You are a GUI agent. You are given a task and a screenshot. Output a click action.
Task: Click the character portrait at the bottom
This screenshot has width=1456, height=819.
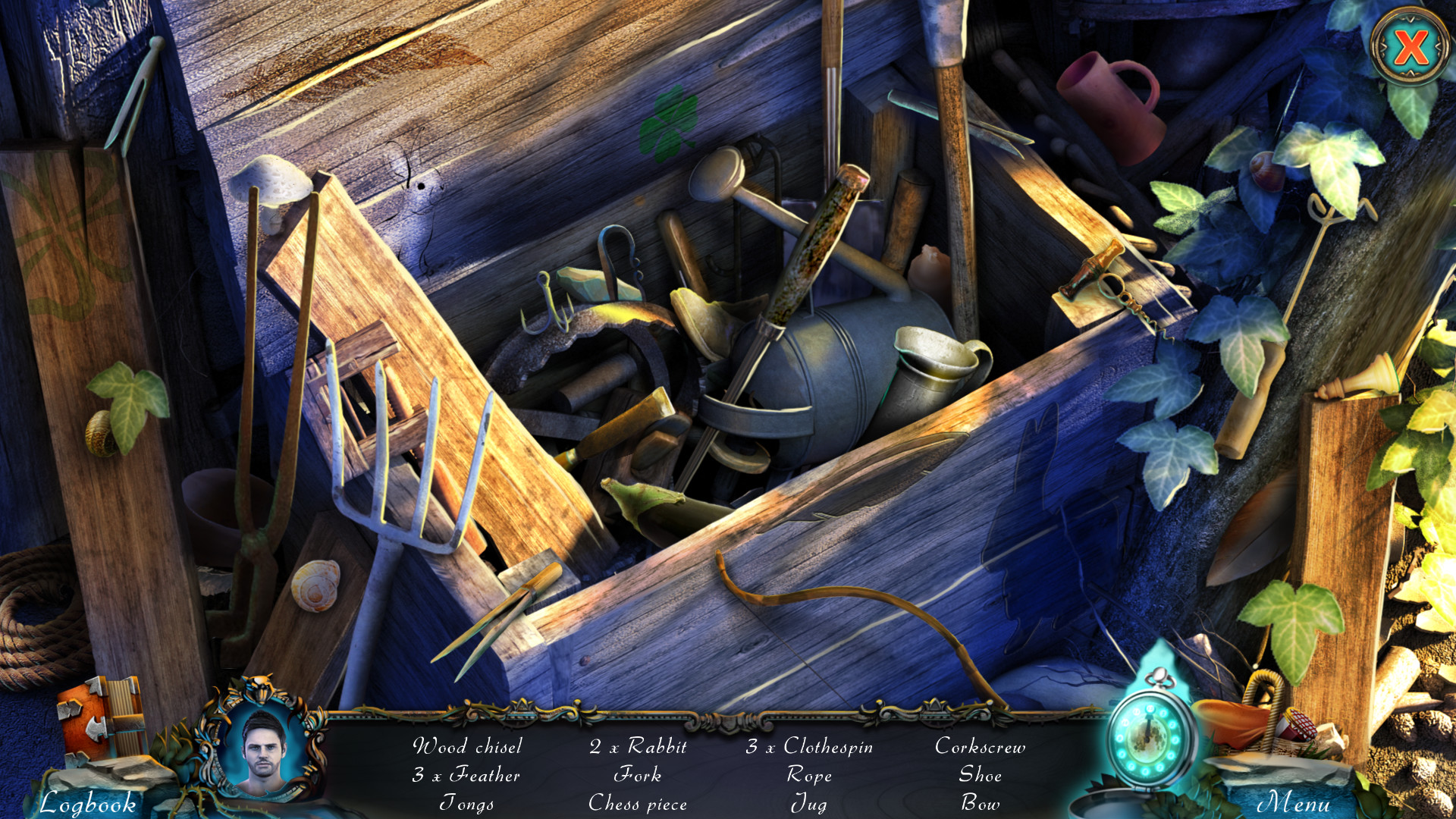[x=262, y=766]
